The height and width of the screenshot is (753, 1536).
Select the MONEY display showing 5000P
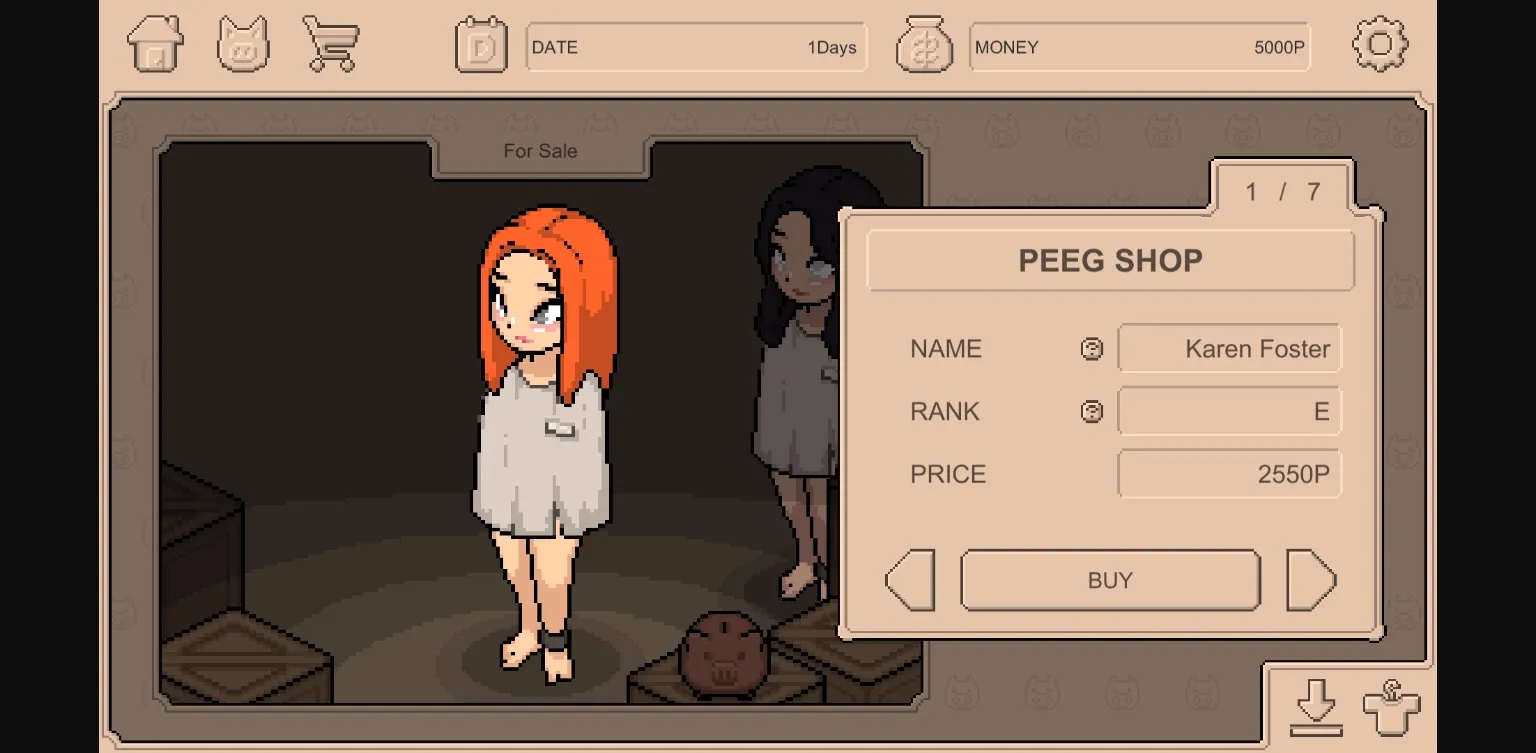click(x=1139, y=46)
